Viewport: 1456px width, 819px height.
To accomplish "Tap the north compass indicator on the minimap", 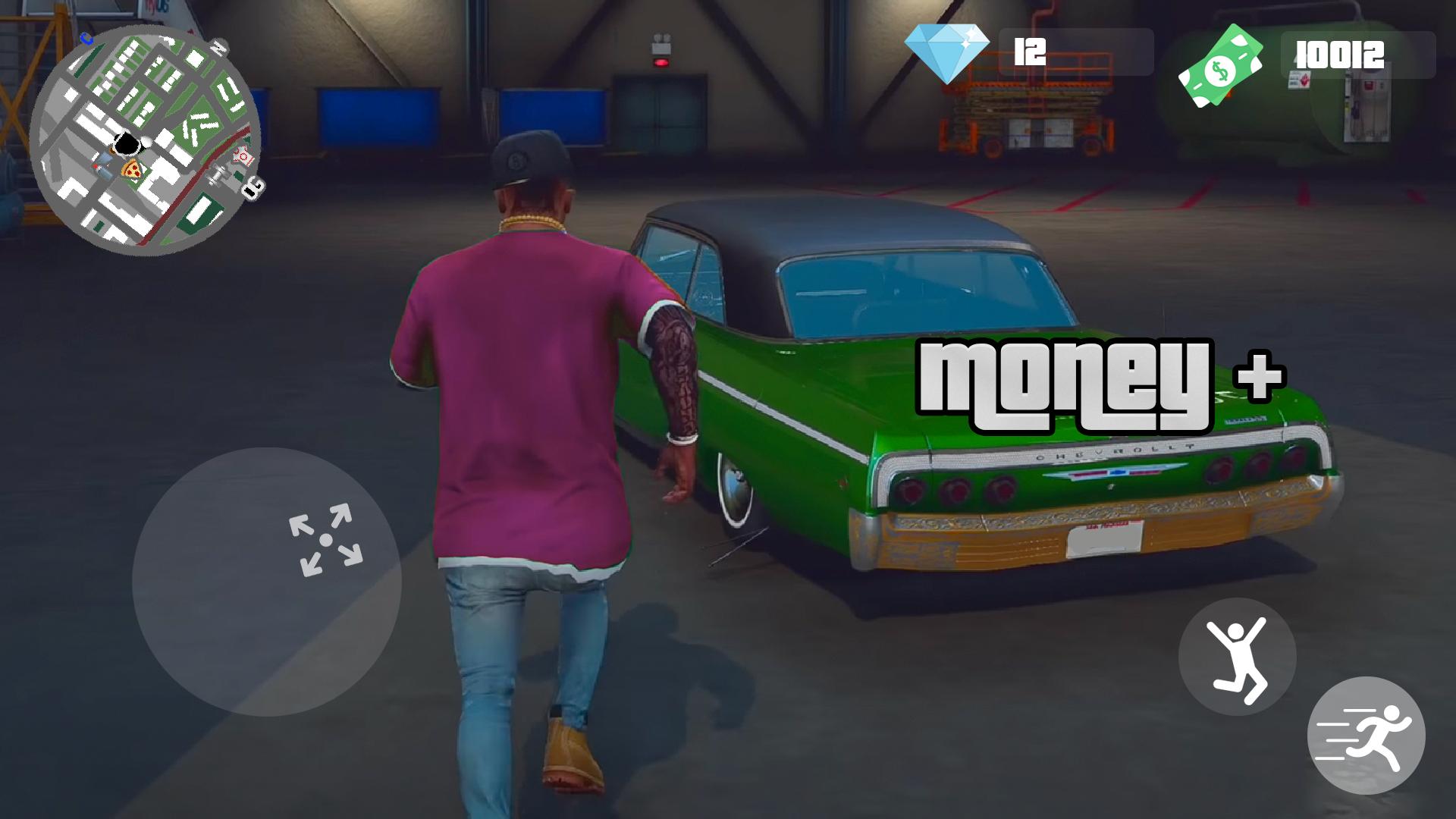I will [x=218, y=45].
